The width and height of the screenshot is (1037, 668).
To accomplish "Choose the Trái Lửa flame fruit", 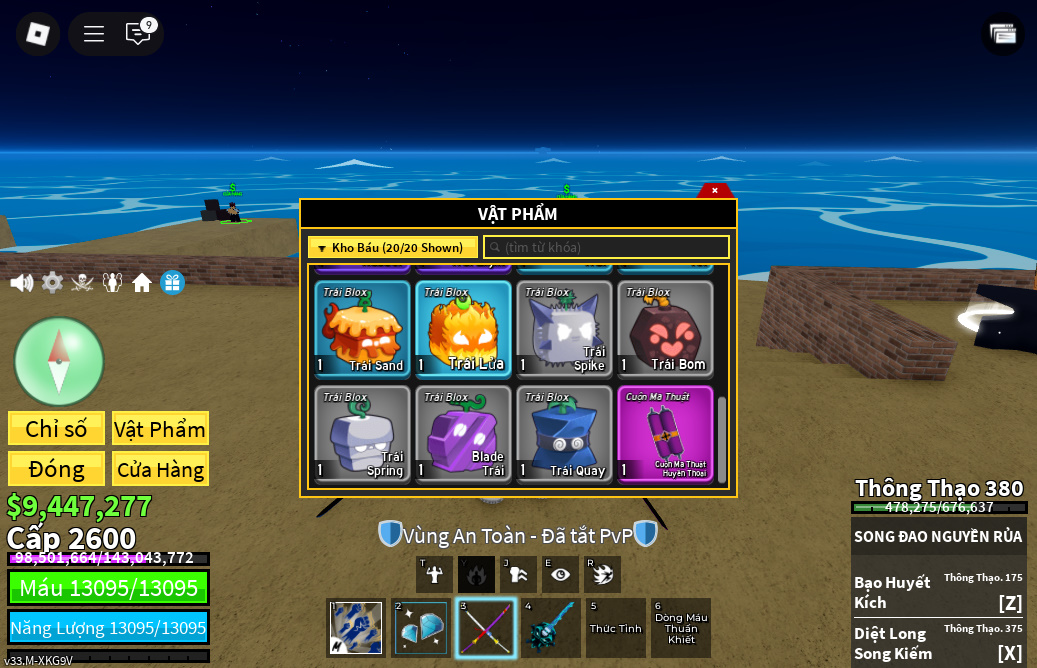I will (x=463, y=329).
